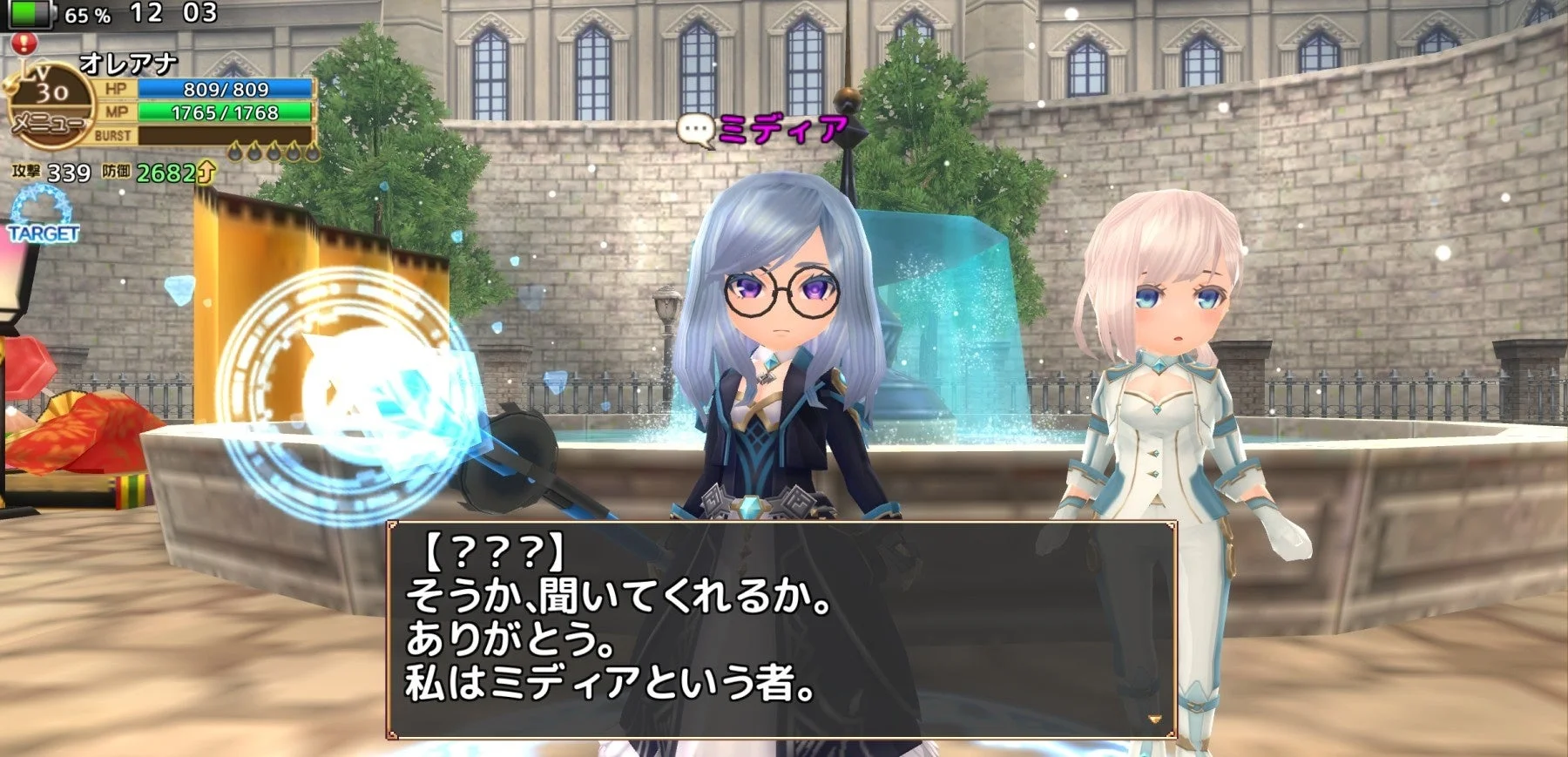Tap the speech bubble icon above ミディア
This screenshot has height=757, width=1568.
(x=697, y=125)
